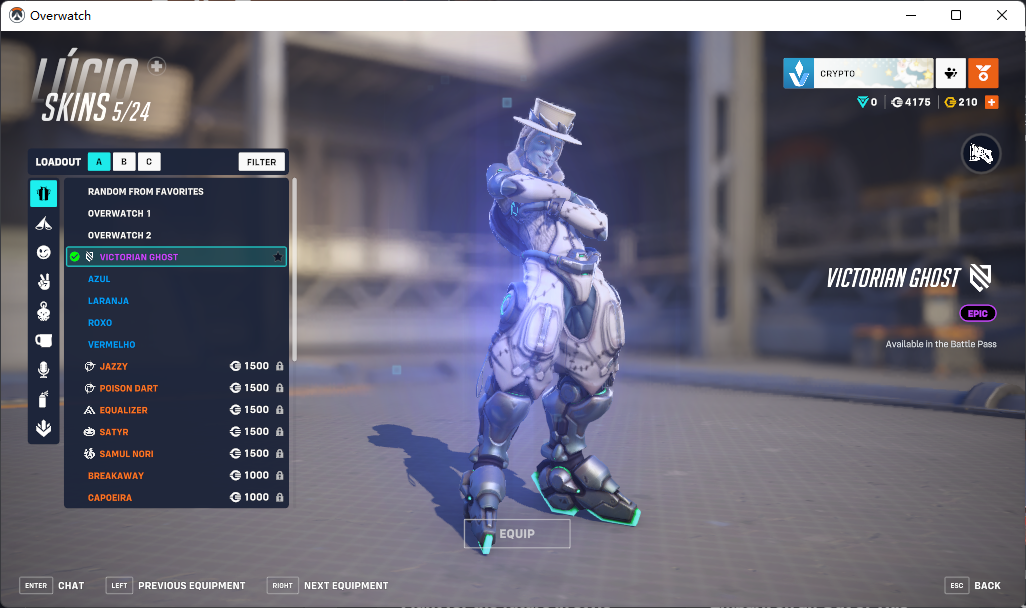This screenshot has width=1026, height=608.
Task: Select the Azul skin
Action: (99, 279)
